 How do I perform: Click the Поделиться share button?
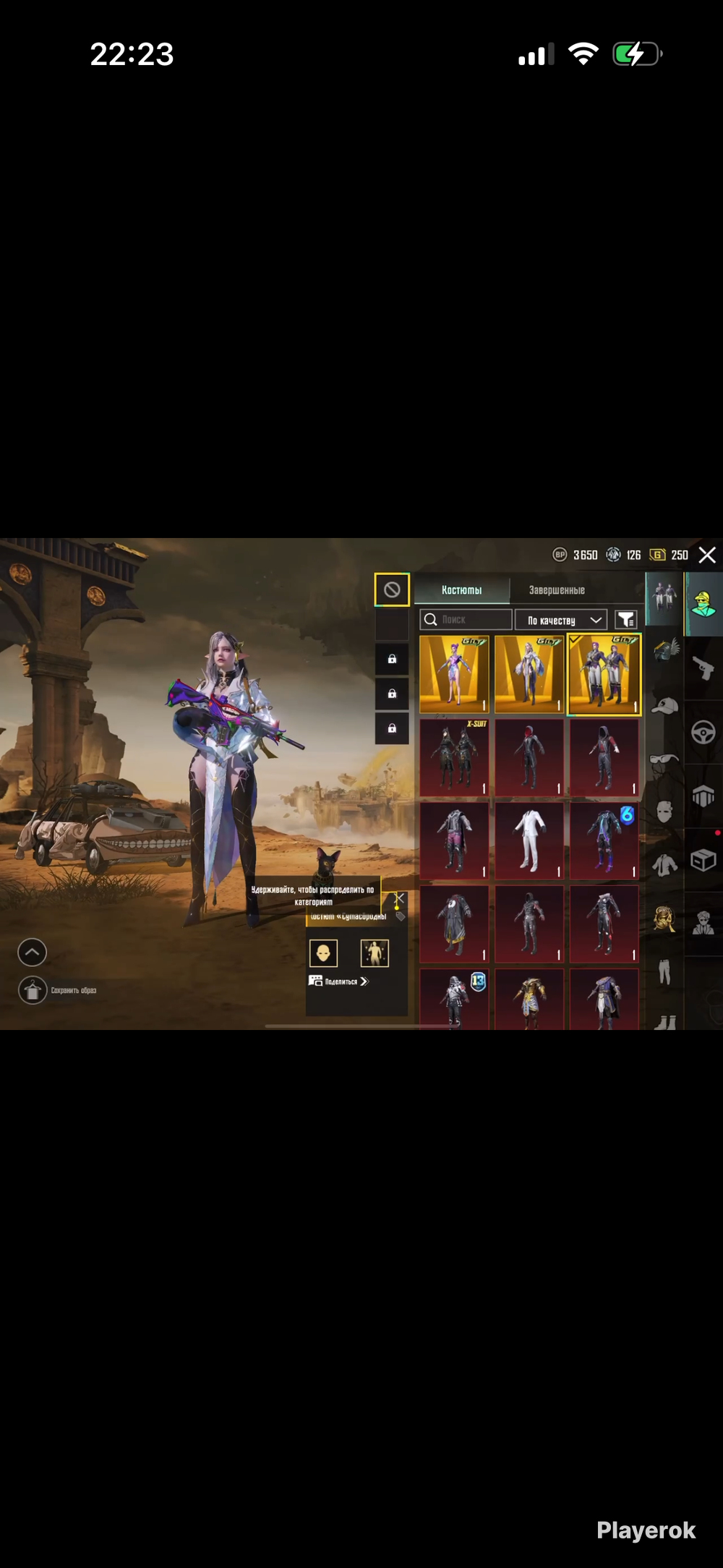339,981
